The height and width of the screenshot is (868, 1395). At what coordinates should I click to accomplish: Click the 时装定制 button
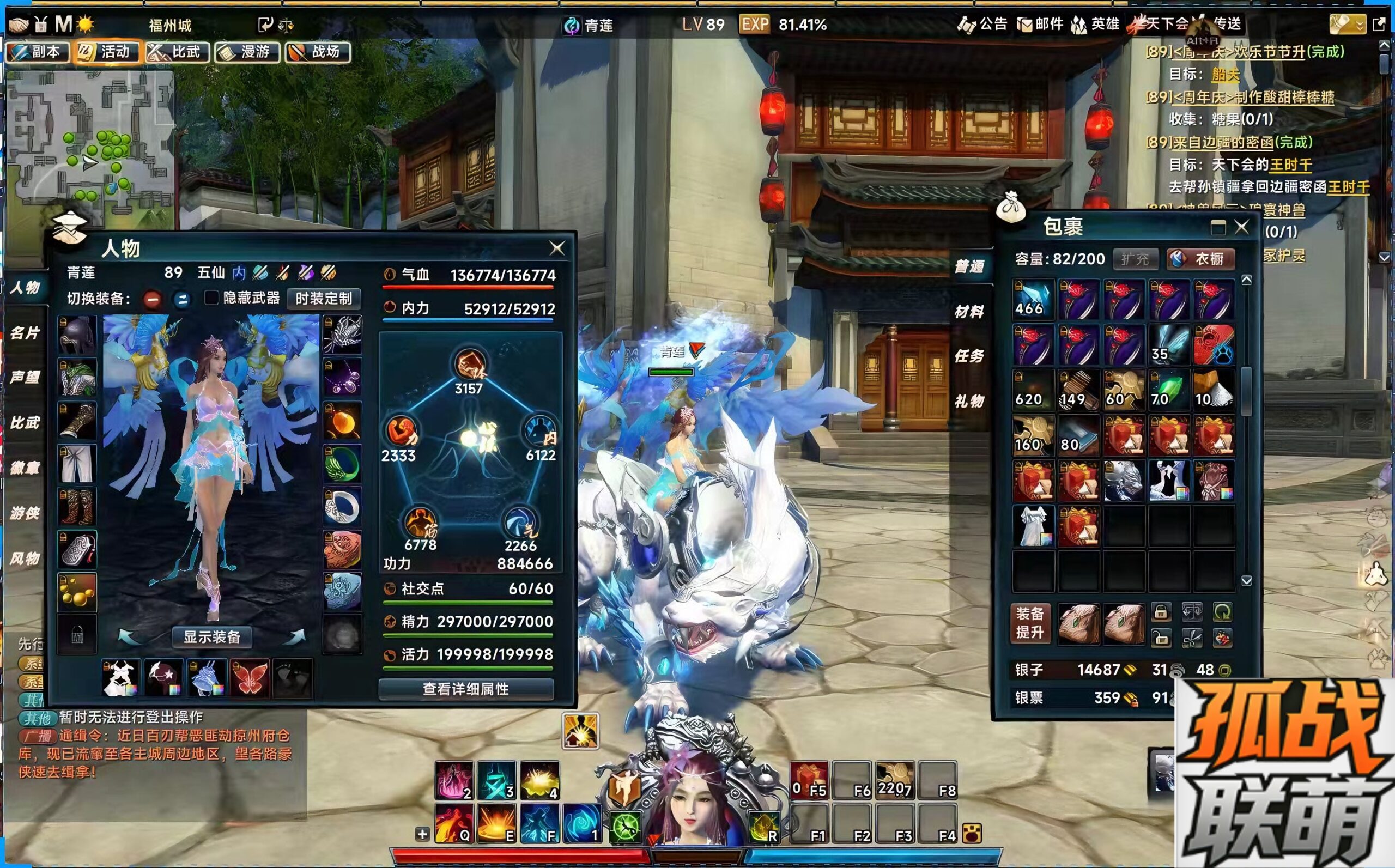323,299
